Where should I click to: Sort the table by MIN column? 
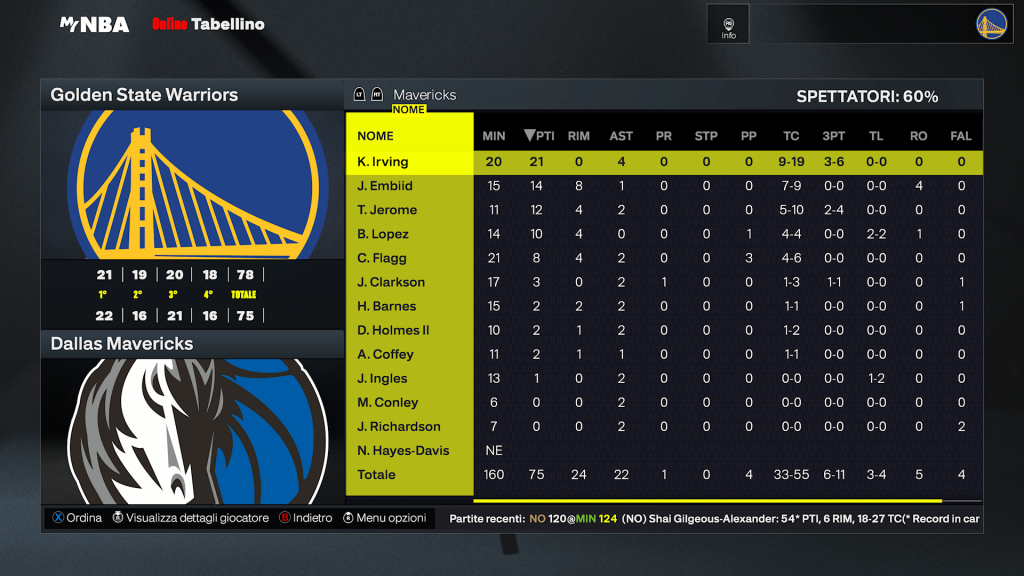[x=494, y=136]
